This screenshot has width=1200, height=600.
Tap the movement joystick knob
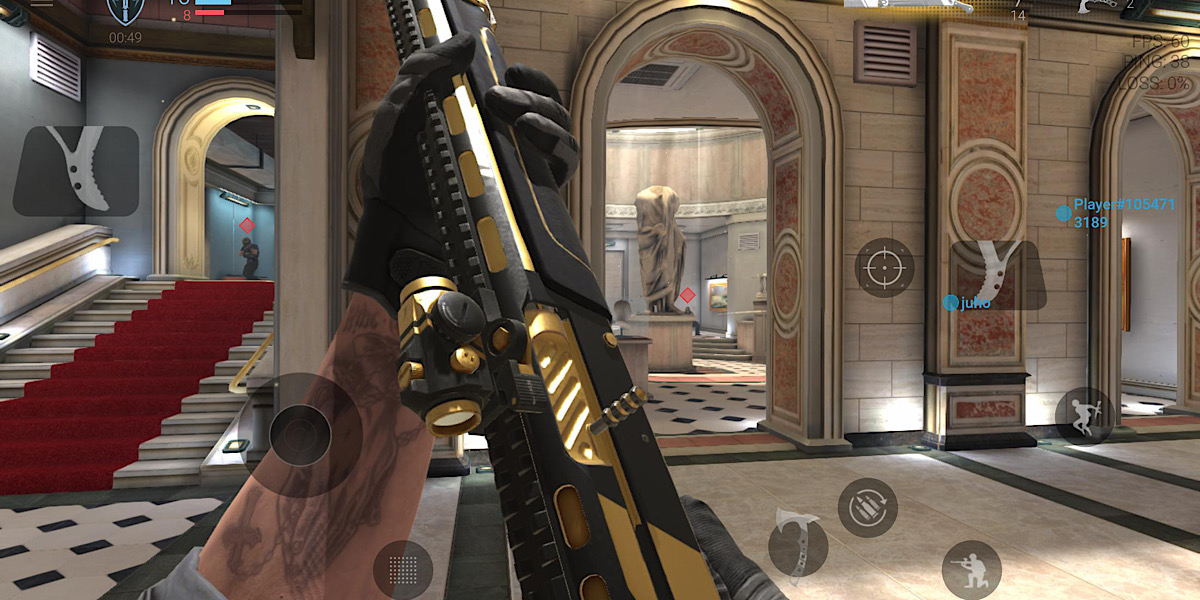pos(299,435)
